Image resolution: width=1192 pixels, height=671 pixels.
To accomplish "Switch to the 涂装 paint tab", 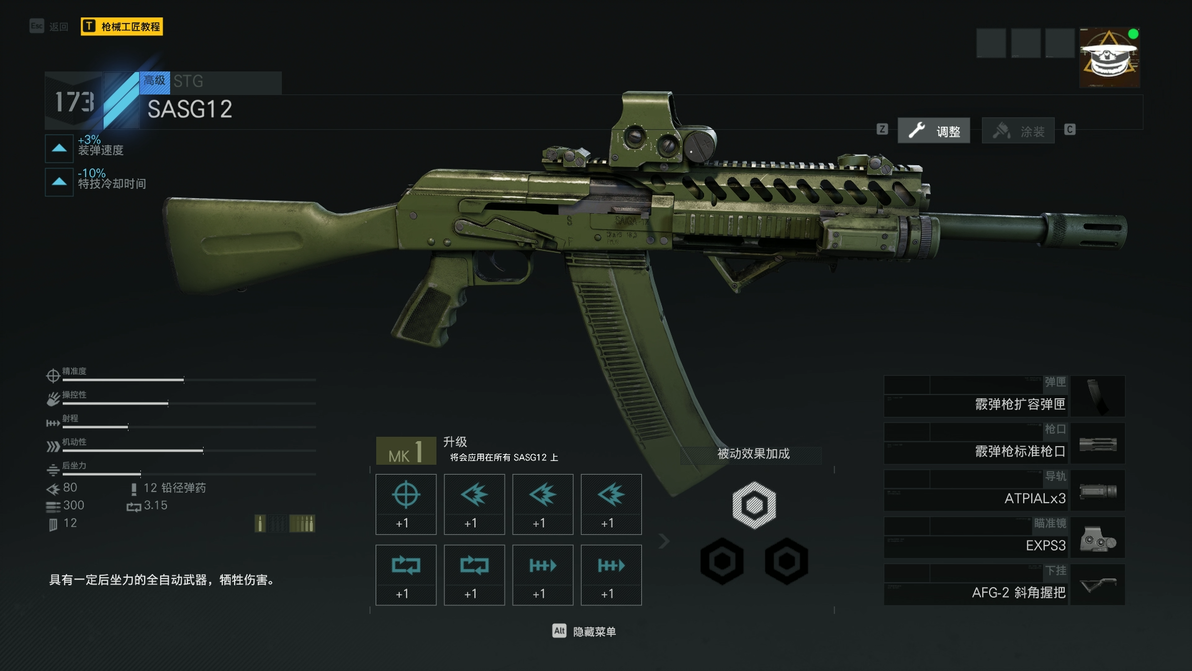I will pyautogui.click(x=1019, y=131).
